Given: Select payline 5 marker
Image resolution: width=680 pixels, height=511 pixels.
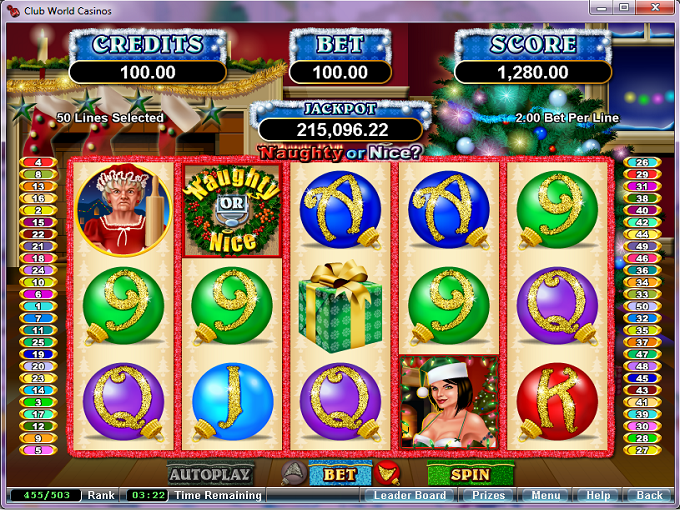Looking at the screenshot, I should click(x=38, y=449).
